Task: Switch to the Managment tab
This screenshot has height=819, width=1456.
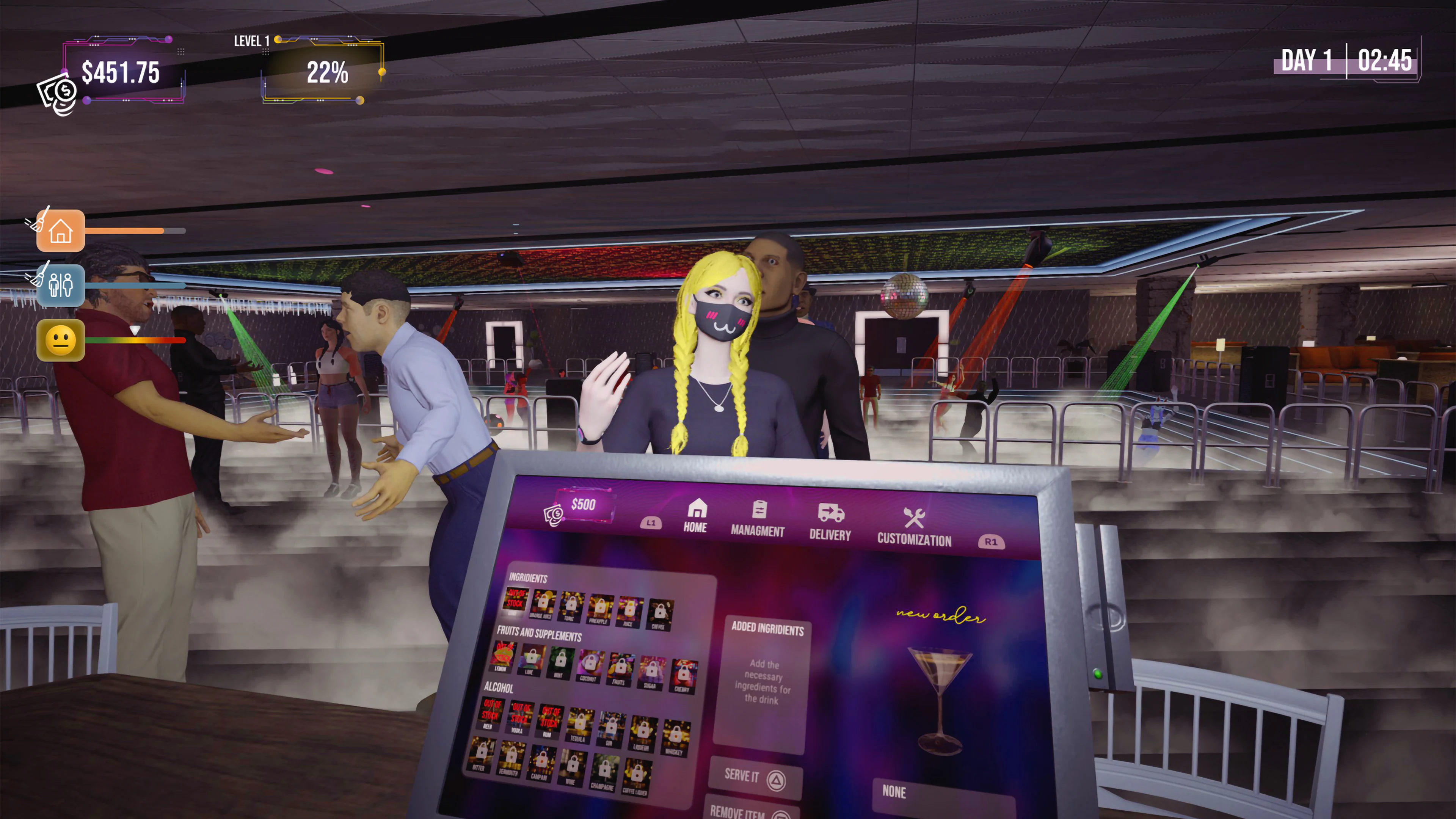Action: tap(758, 519)
